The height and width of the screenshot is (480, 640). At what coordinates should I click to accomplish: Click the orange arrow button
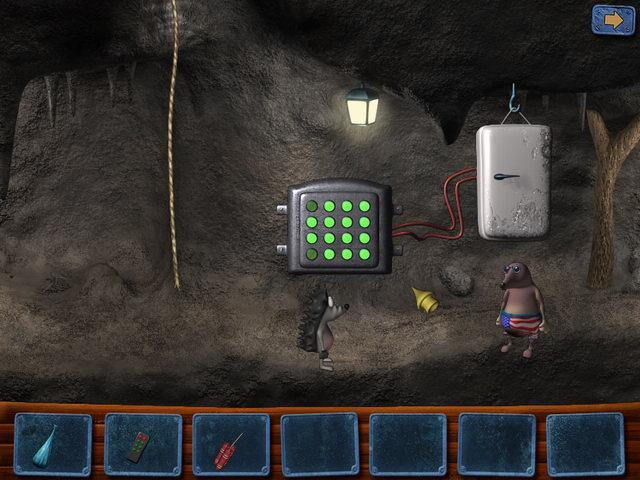click(606, 18)
